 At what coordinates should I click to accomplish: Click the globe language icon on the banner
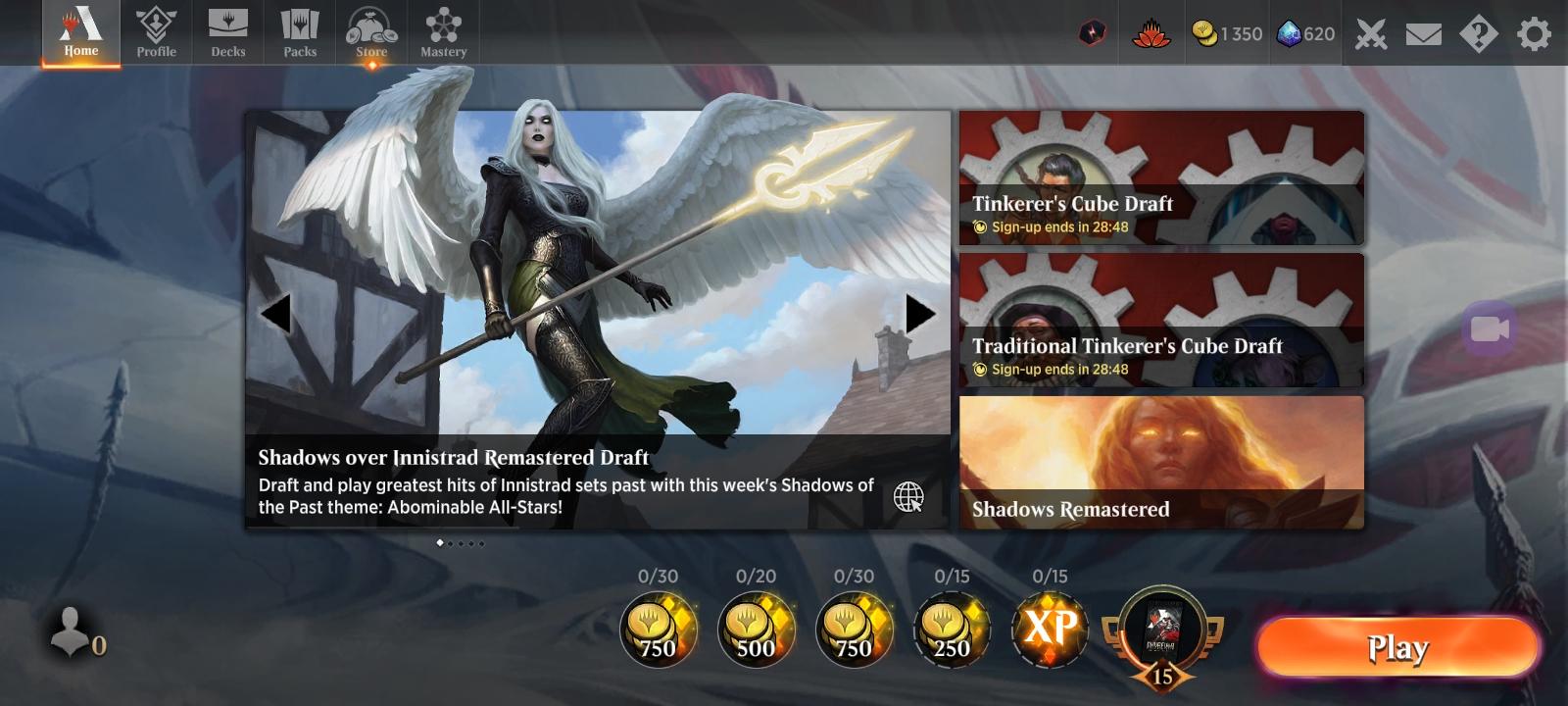tap(908, 498)
